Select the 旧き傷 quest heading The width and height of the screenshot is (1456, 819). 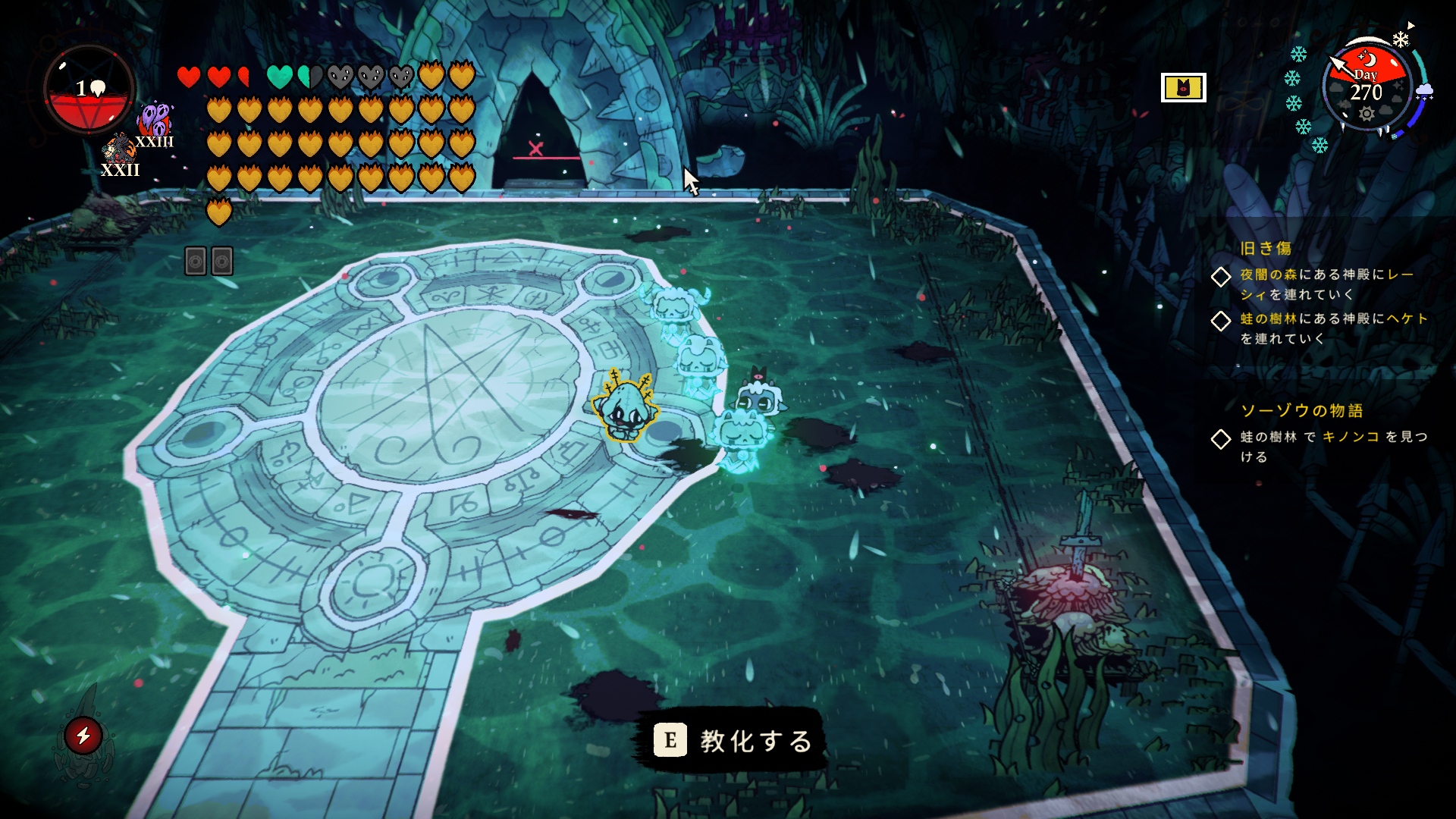[1266, 248]
